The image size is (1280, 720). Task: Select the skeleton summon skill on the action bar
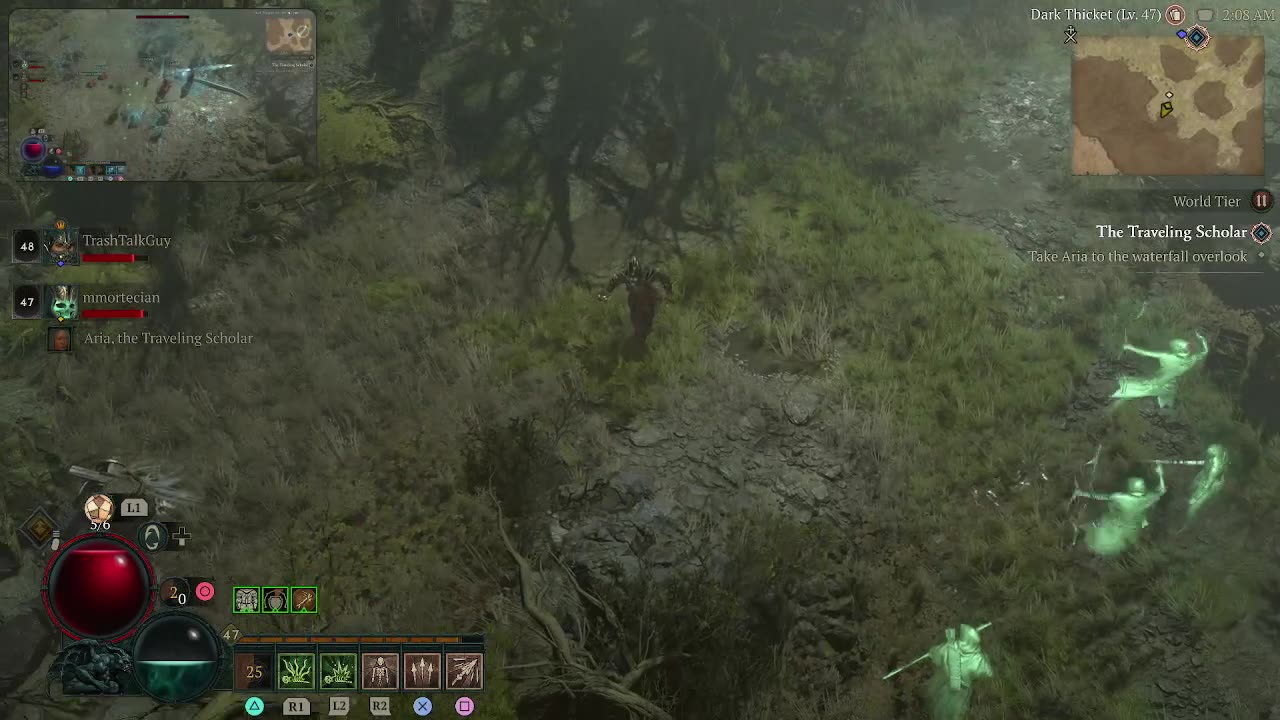tap(380, 670)
